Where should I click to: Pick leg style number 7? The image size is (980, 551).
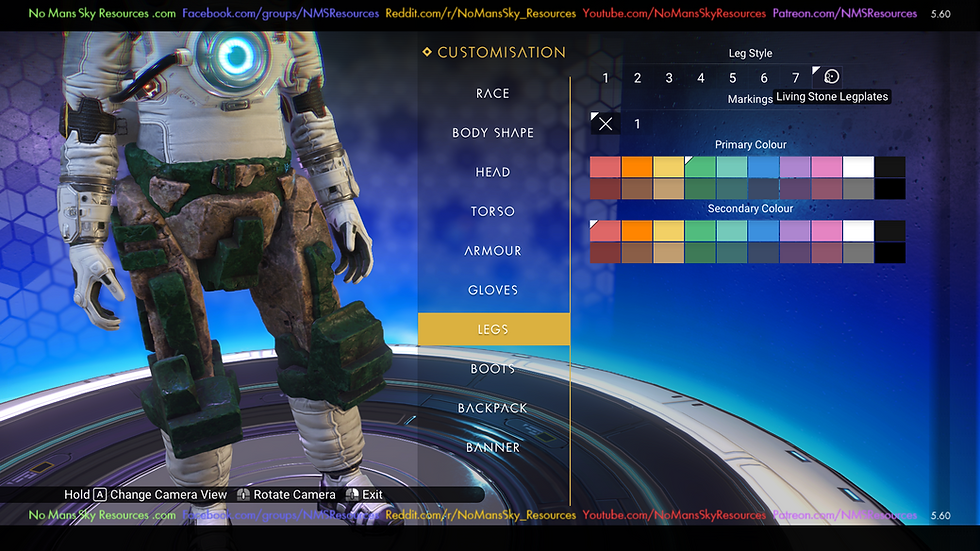pyautogui.click(x=796, y=78)
